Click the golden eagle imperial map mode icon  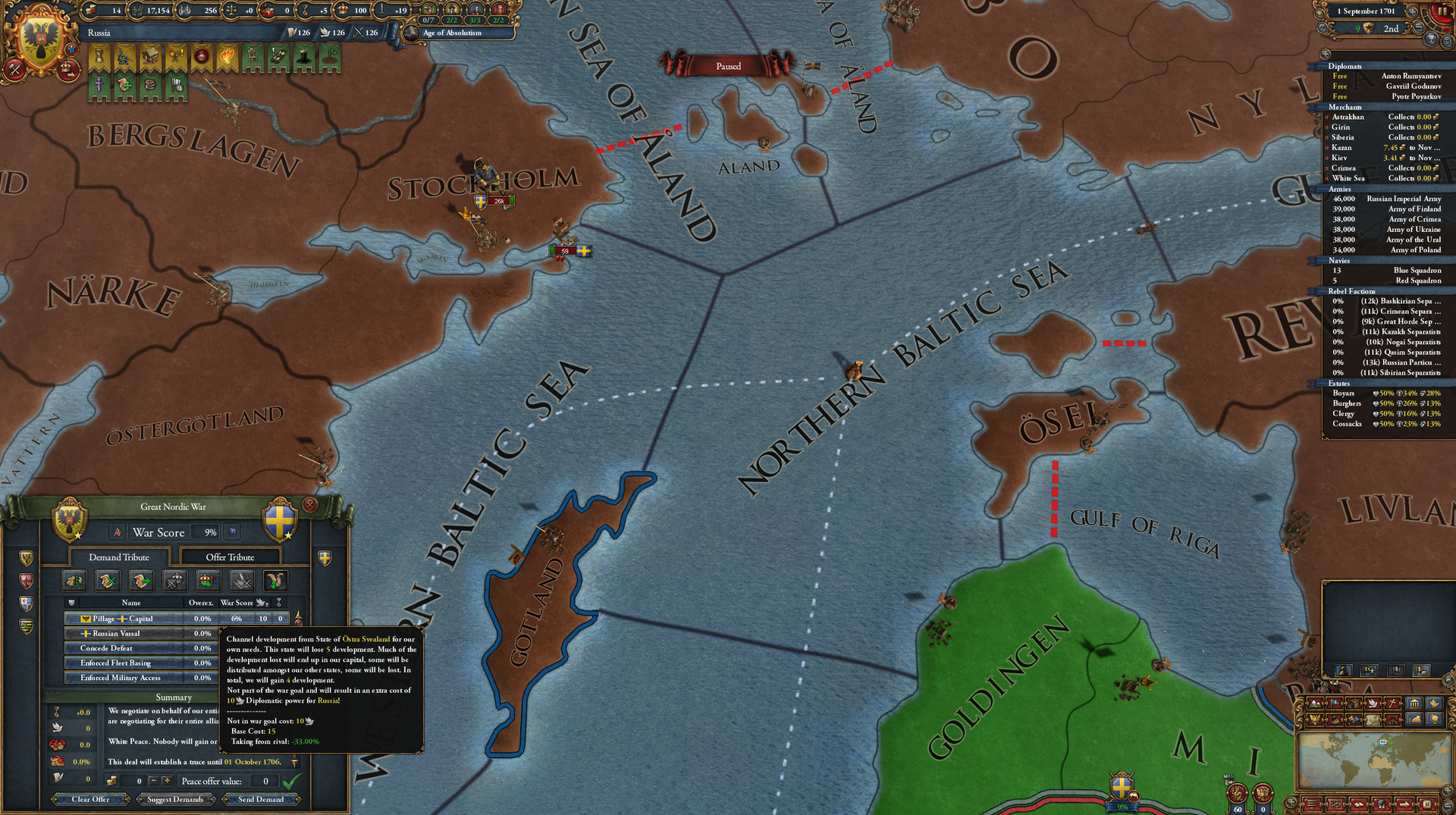1315,719
